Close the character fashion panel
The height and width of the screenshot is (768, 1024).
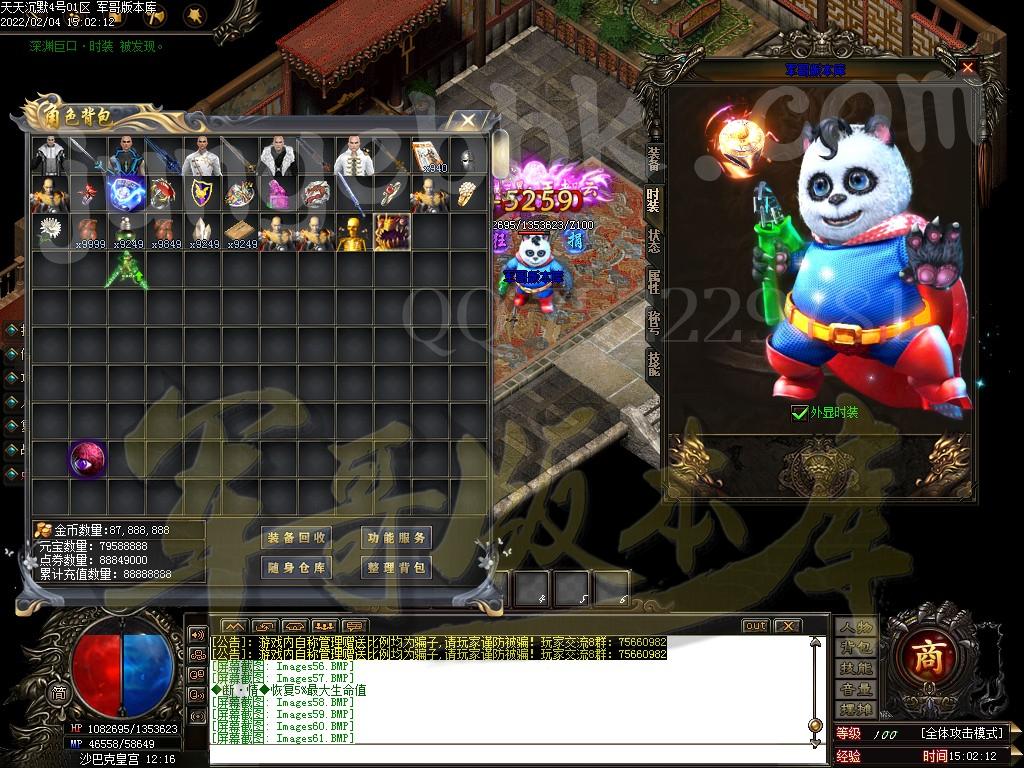click(967, 68)
